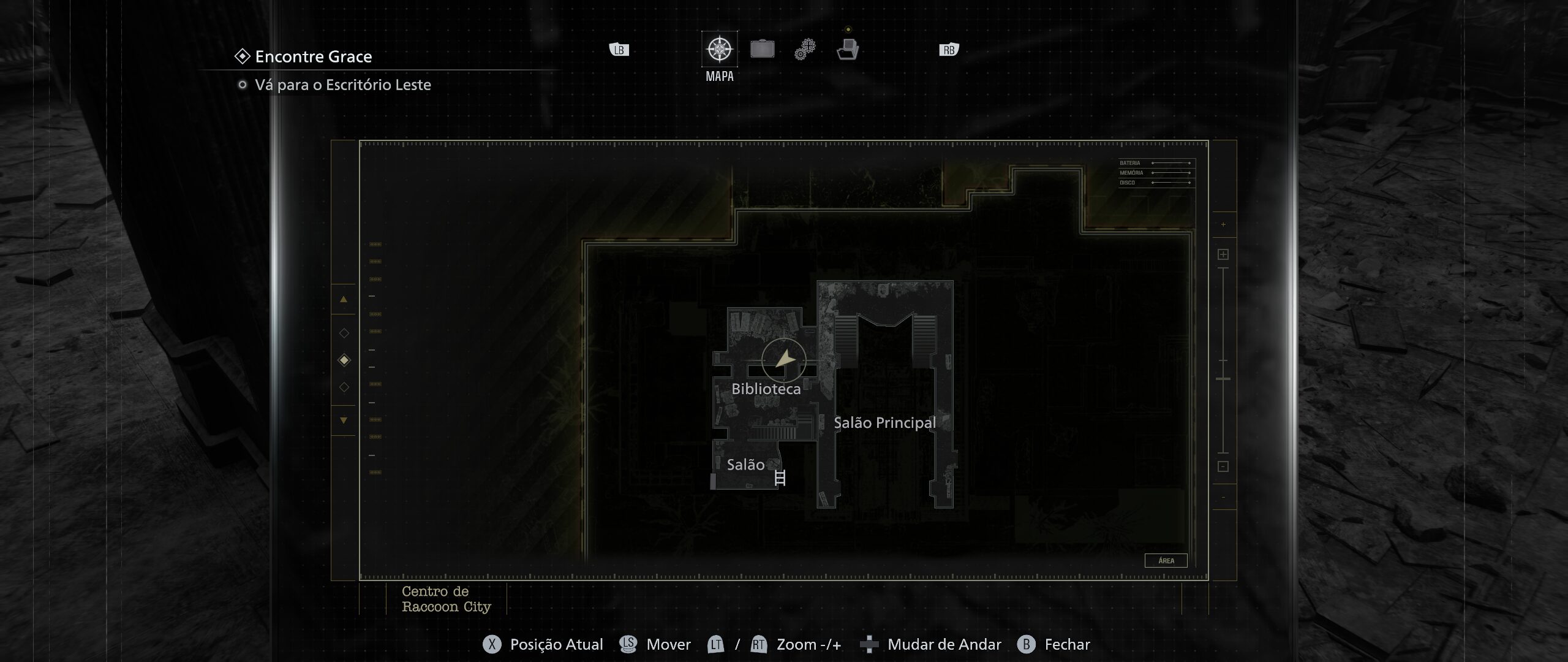The height and width of the screenshot is (662, 1568).
Task: Go up one floor with the up arrow
Action: pyautogui.click(x=344, y=299)
